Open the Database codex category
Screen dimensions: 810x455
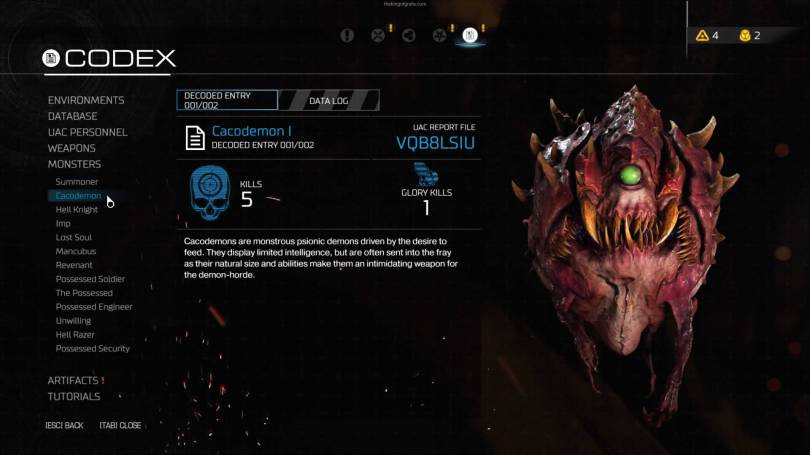(x=72, y=116)
